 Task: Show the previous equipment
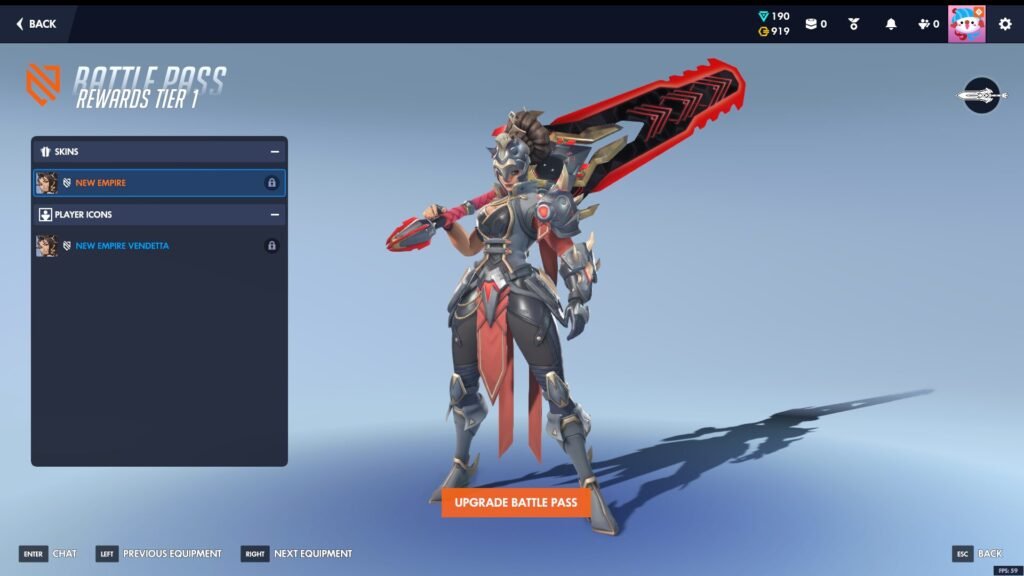(x=159, y=554)
